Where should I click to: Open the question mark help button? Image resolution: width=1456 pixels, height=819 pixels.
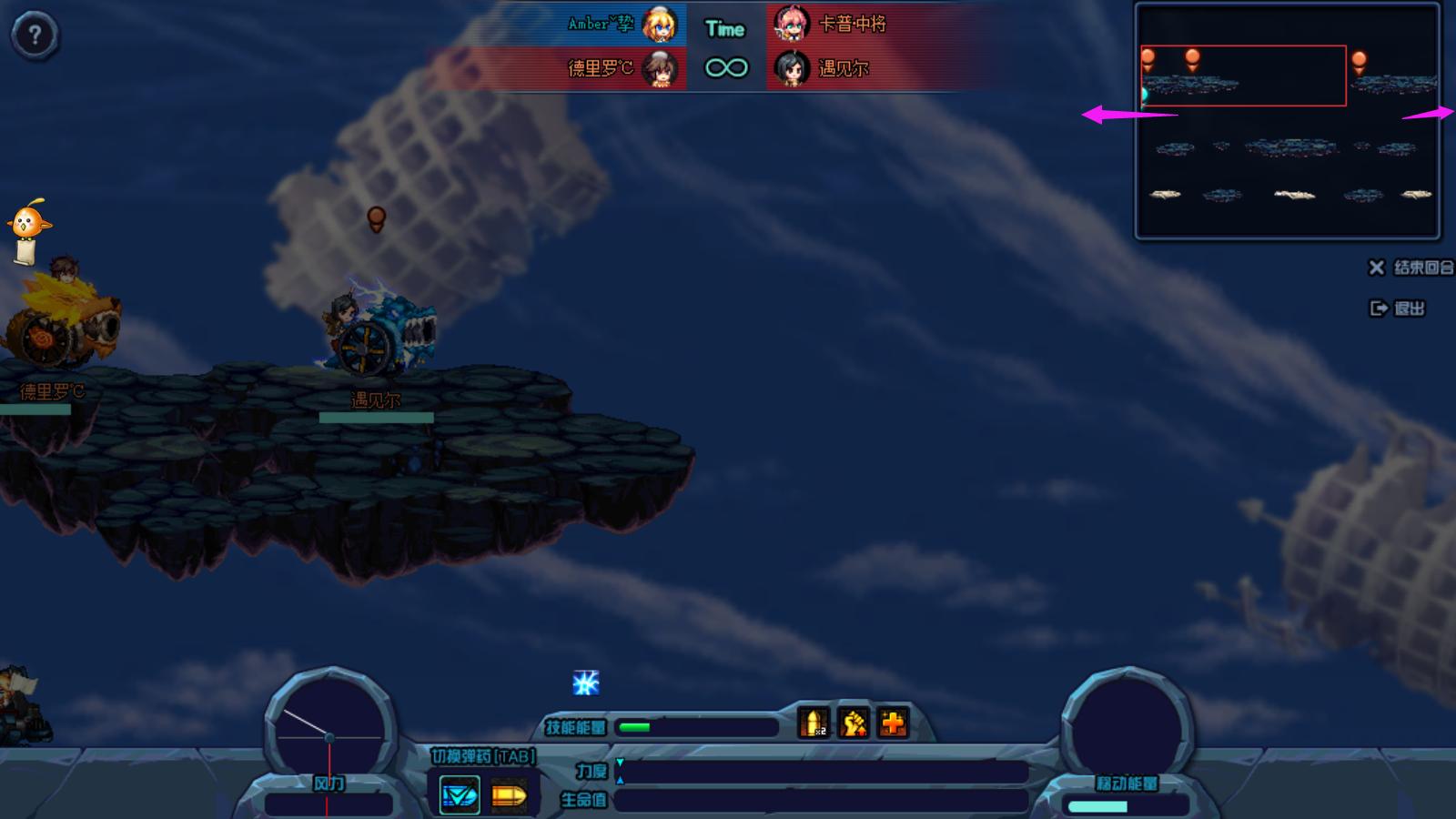click(x=35, y=35)
